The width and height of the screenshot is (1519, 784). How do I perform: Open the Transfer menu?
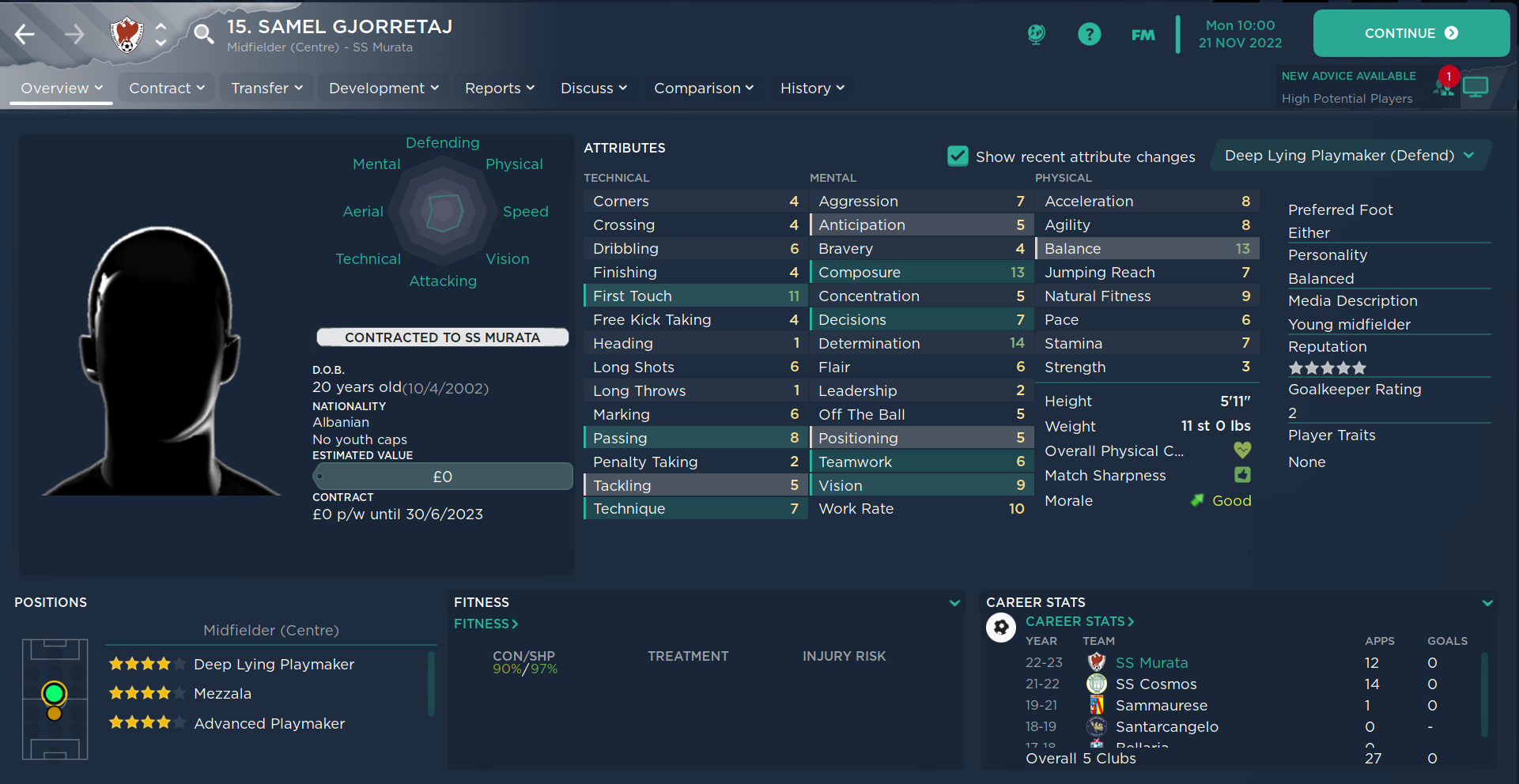266,89
